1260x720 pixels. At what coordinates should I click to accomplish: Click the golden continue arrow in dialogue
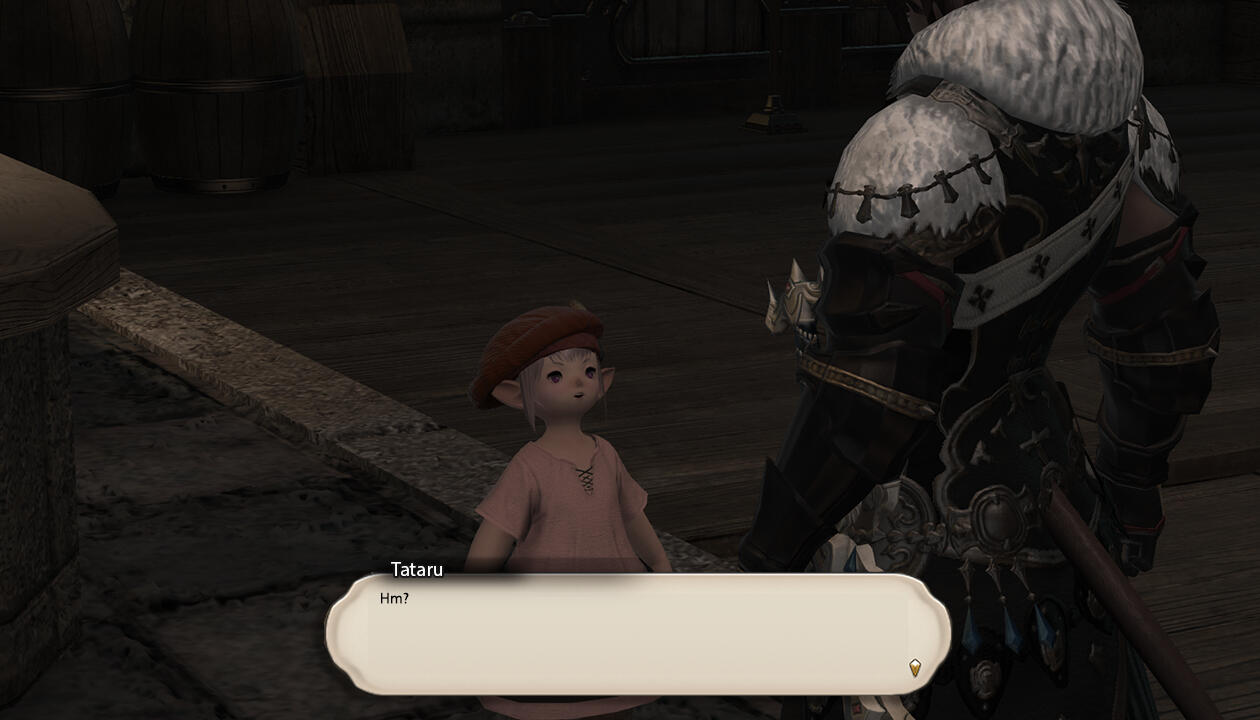914,667
